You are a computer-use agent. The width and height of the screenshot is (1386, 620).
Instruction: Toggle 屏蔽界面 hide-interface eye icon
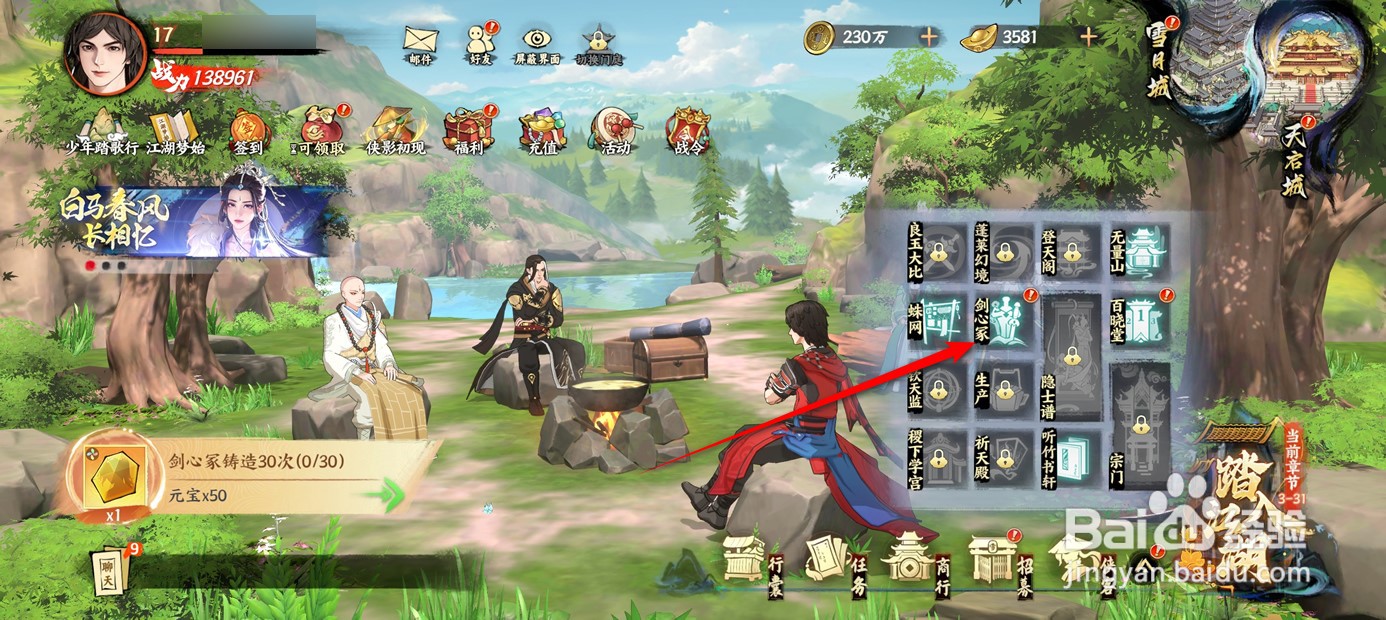(x=538, y=41)
